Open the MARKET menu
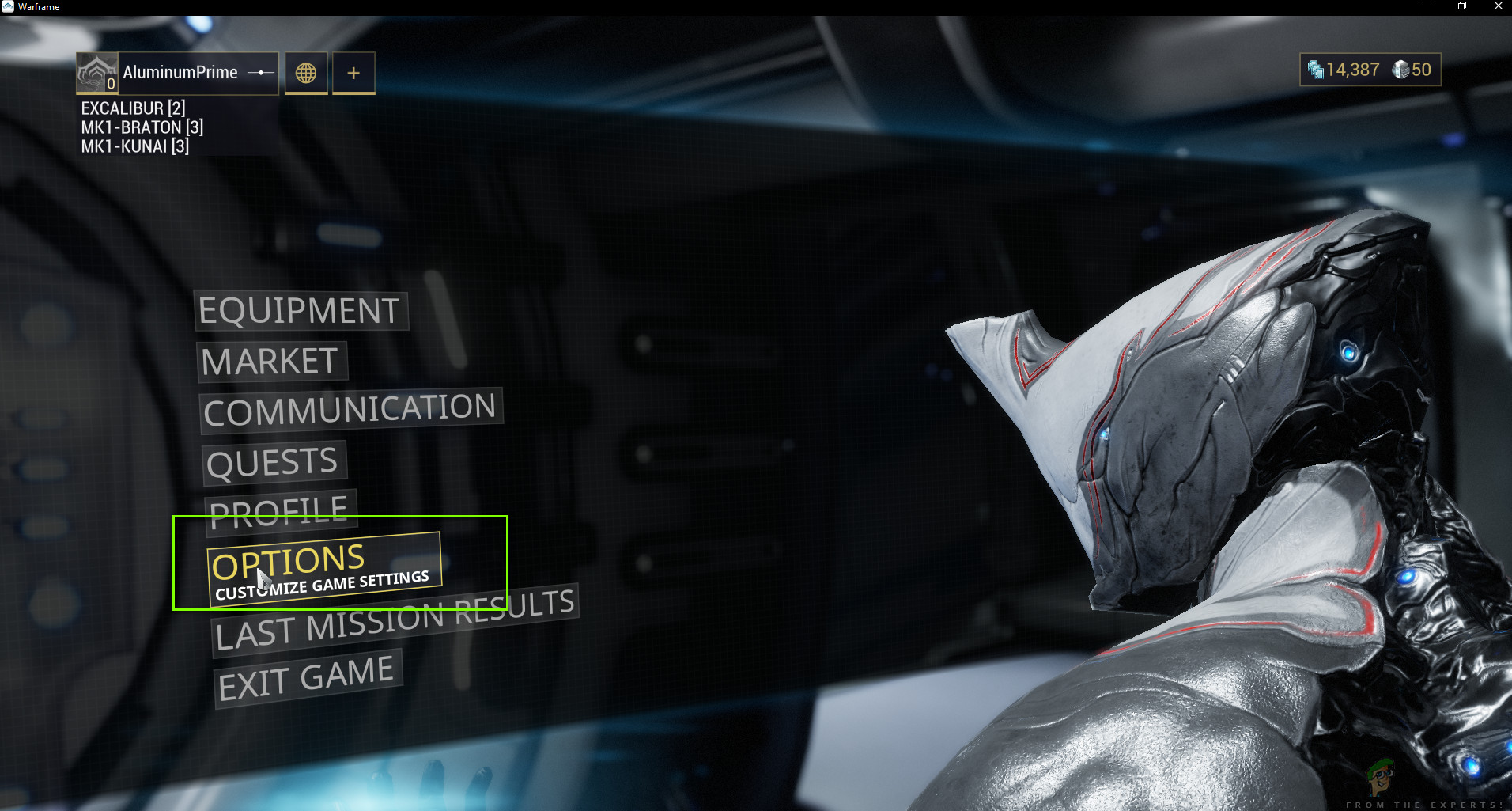Viewport: 1512px width, 811px height. click(272, 361)
